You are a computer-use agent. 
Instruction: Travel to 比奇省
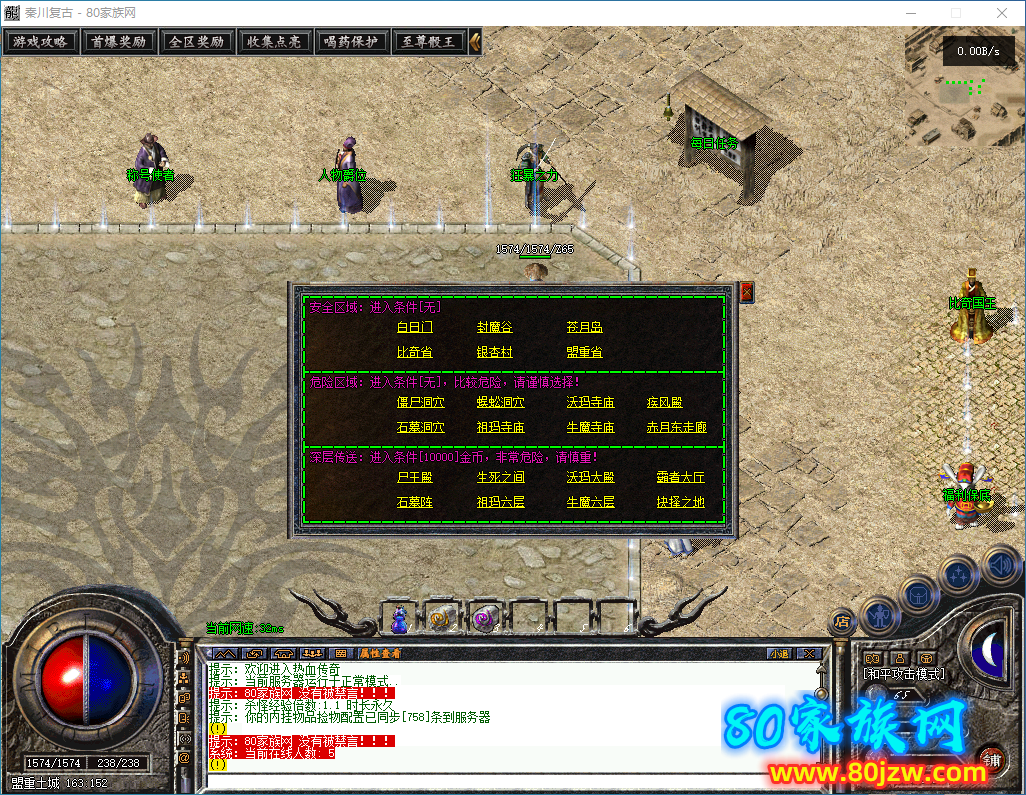click(x=415, y=352)
